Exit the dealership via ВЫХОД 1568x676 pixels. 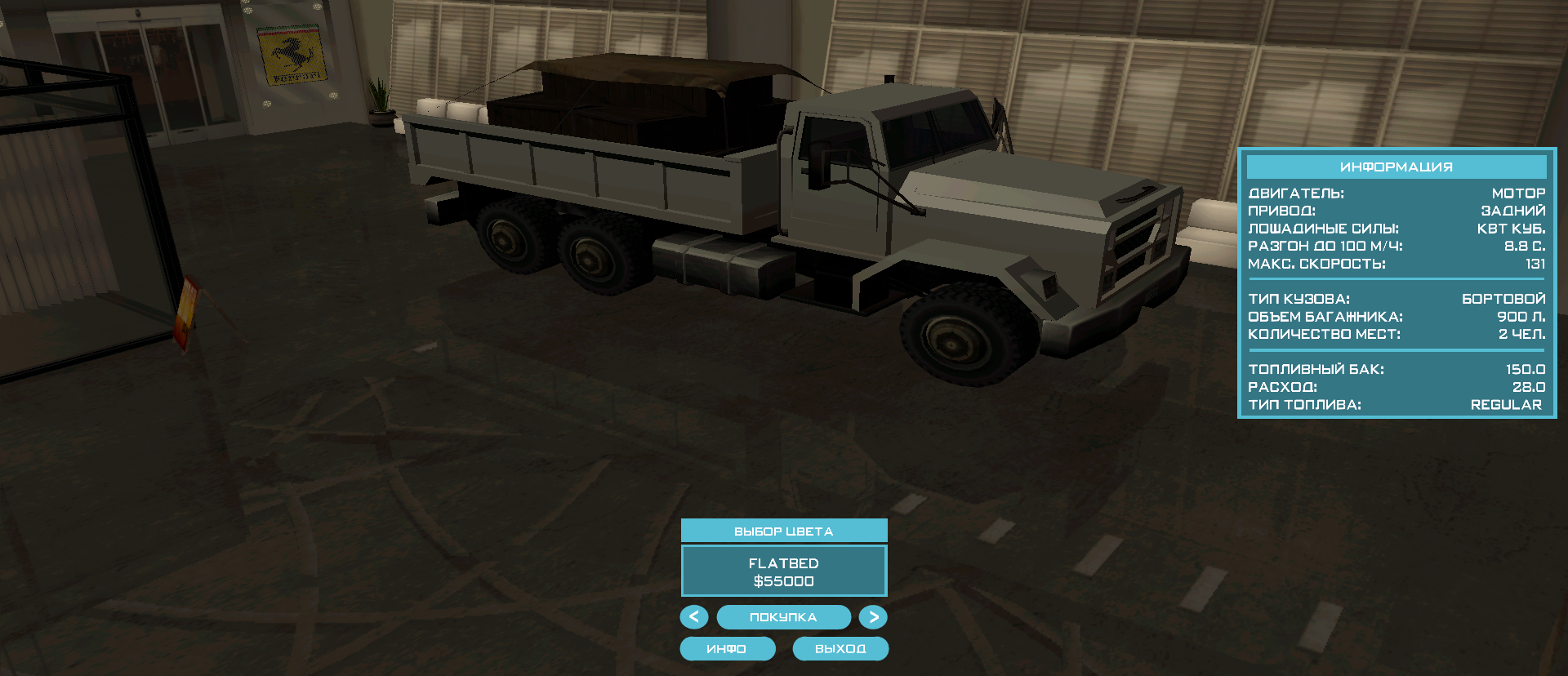click(x=840, y=649)
